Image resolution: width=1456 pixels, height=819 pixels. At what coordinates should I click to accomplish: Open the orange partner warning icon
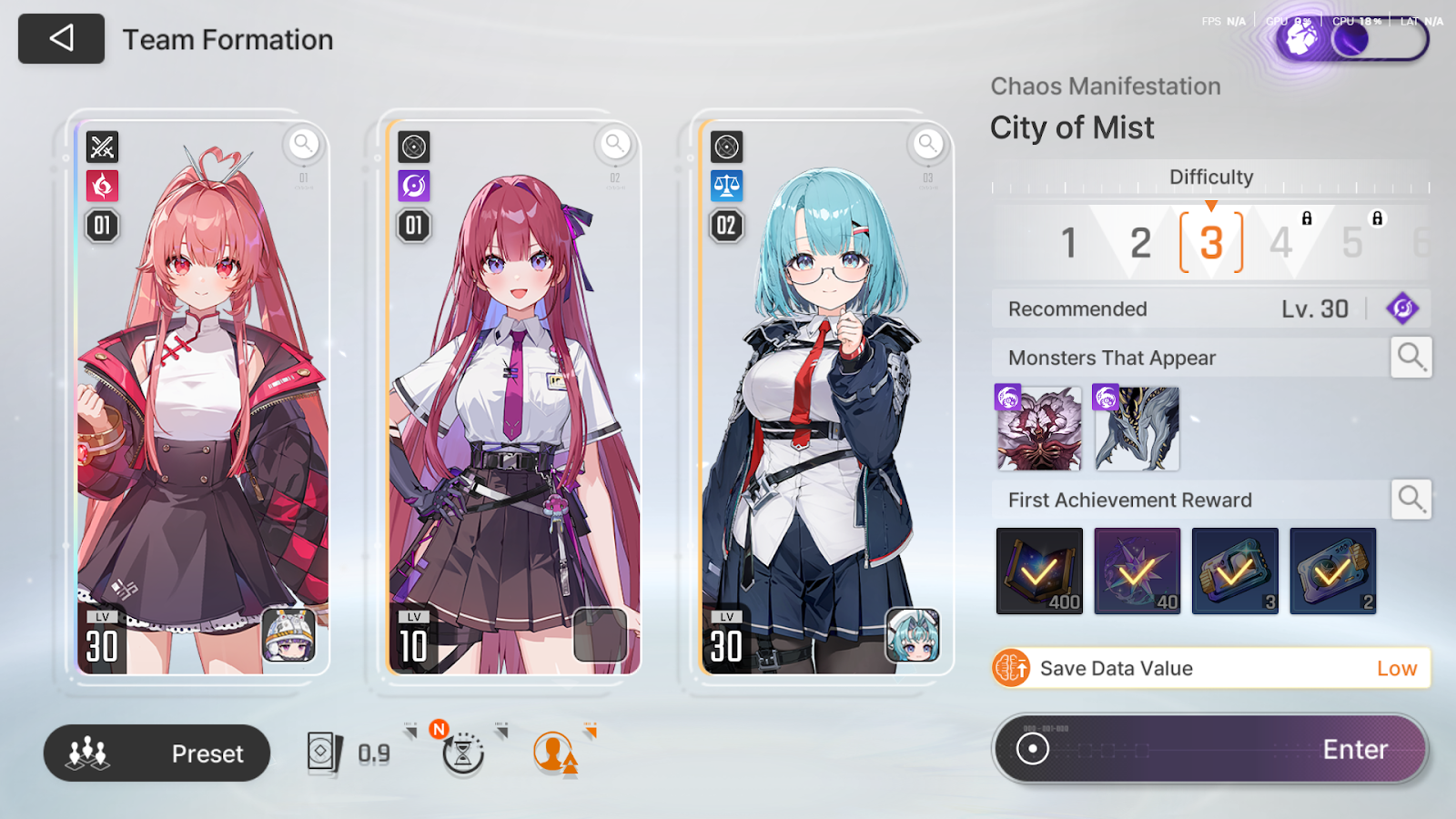[553, 753]
